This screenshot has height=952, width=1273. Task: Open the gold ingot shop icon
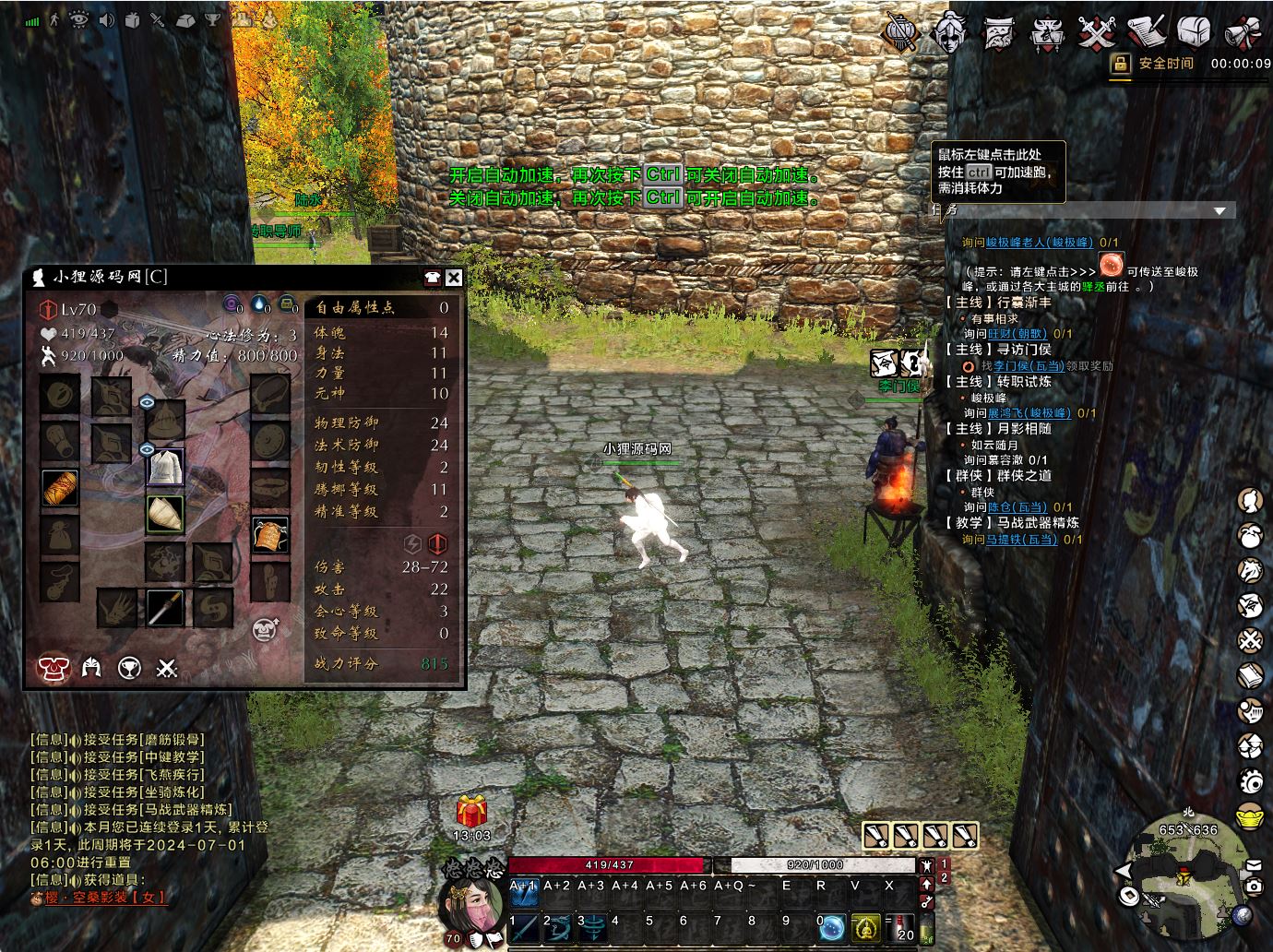(x=1251, y=817)
